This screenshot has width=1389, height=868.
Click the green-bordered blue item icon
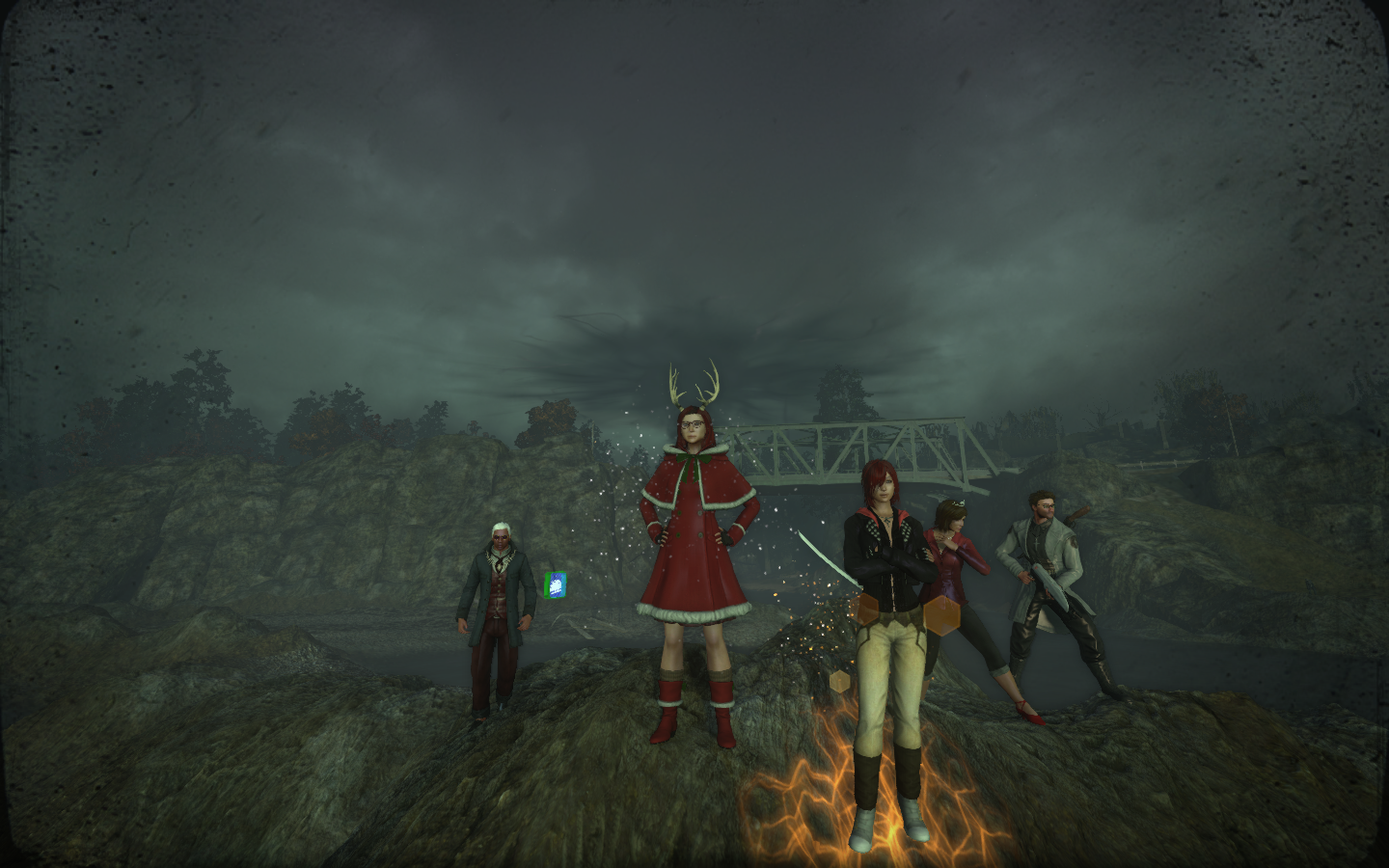pyautogui.click(x=555, y=585)
